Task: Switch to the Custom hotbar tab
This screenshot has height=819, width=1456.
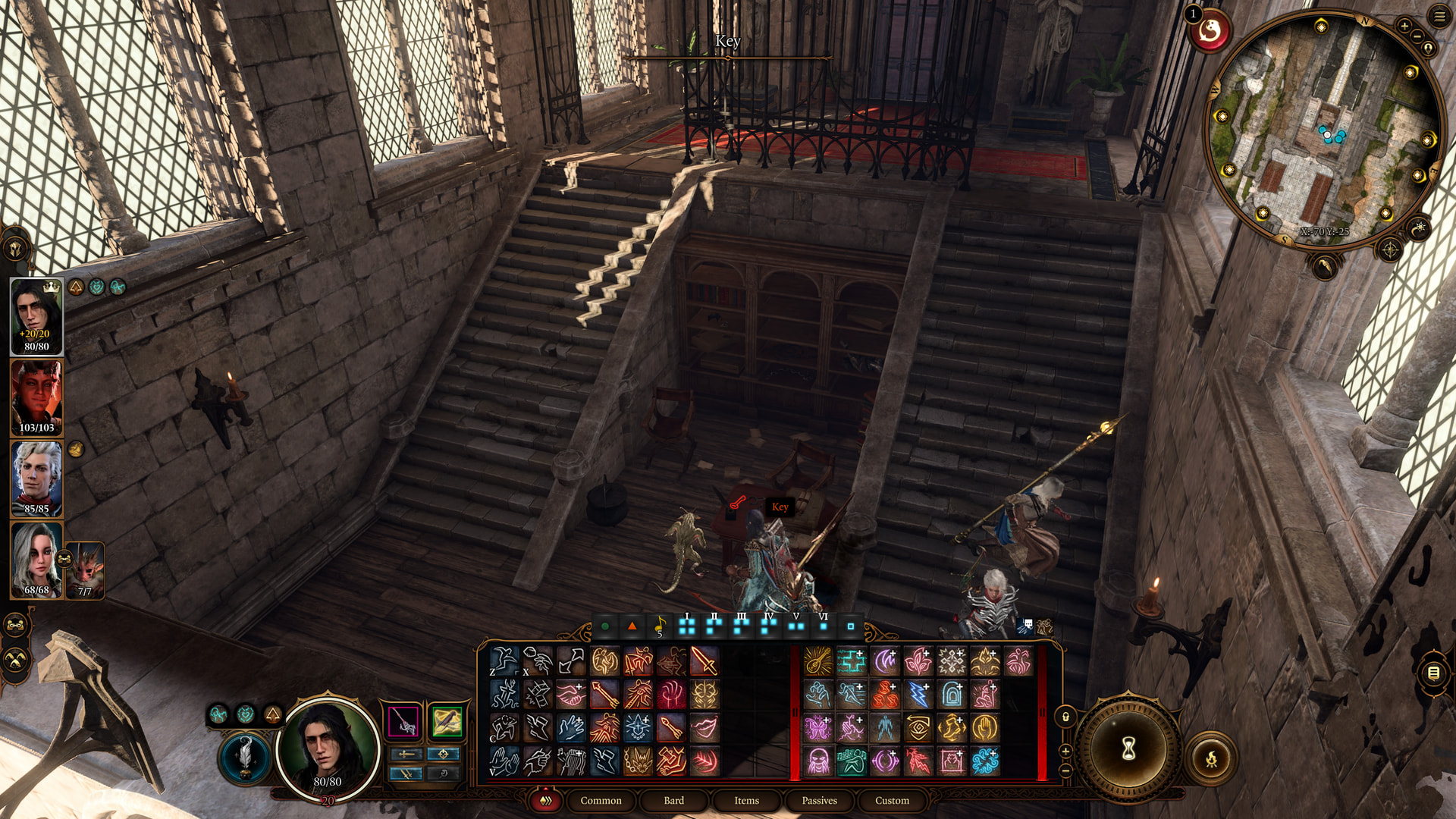Action: click(x=892, y=801)
